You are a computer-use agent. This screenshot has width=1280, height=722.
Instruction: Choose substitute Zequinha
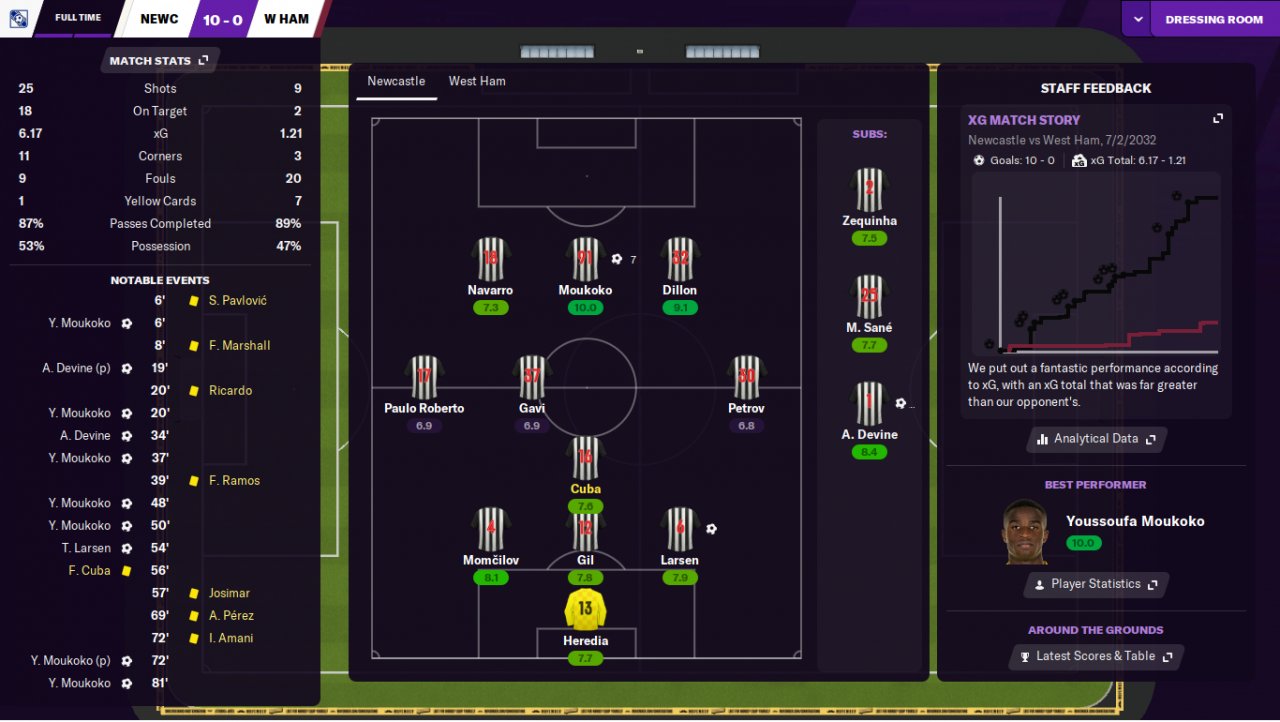pyautogui.click(x=869, y=190)
